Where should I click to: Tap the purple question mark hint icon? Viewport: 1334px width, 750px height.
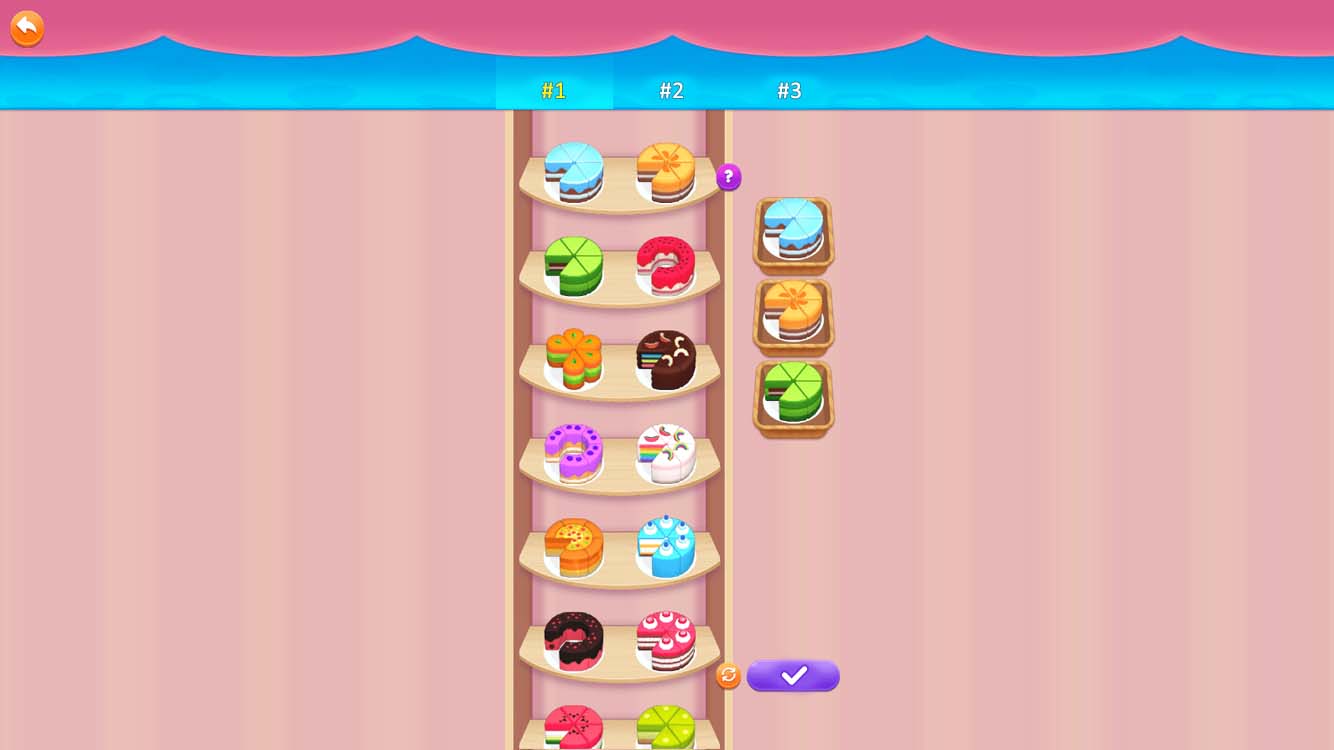pos(728,177)
